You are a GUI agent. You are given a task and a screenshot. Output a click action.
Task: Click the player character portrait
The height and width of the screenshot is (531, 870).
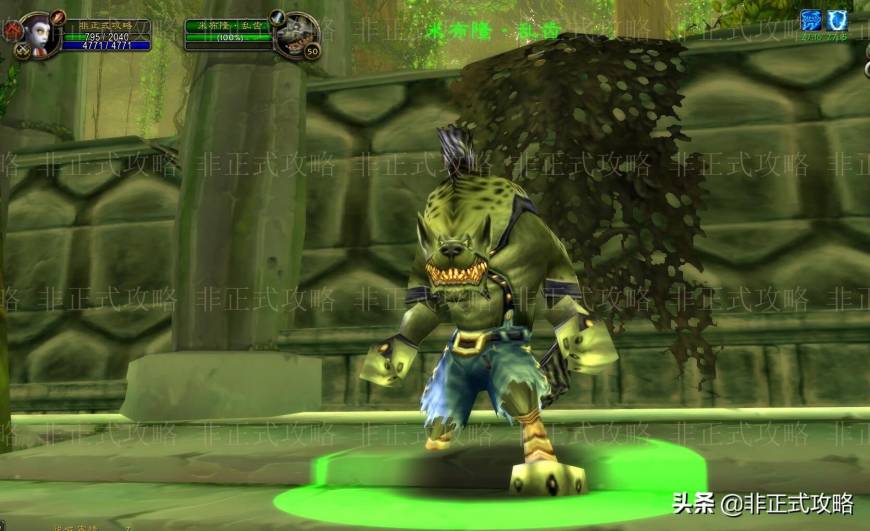pyautogui.click(x=37, y=33)
